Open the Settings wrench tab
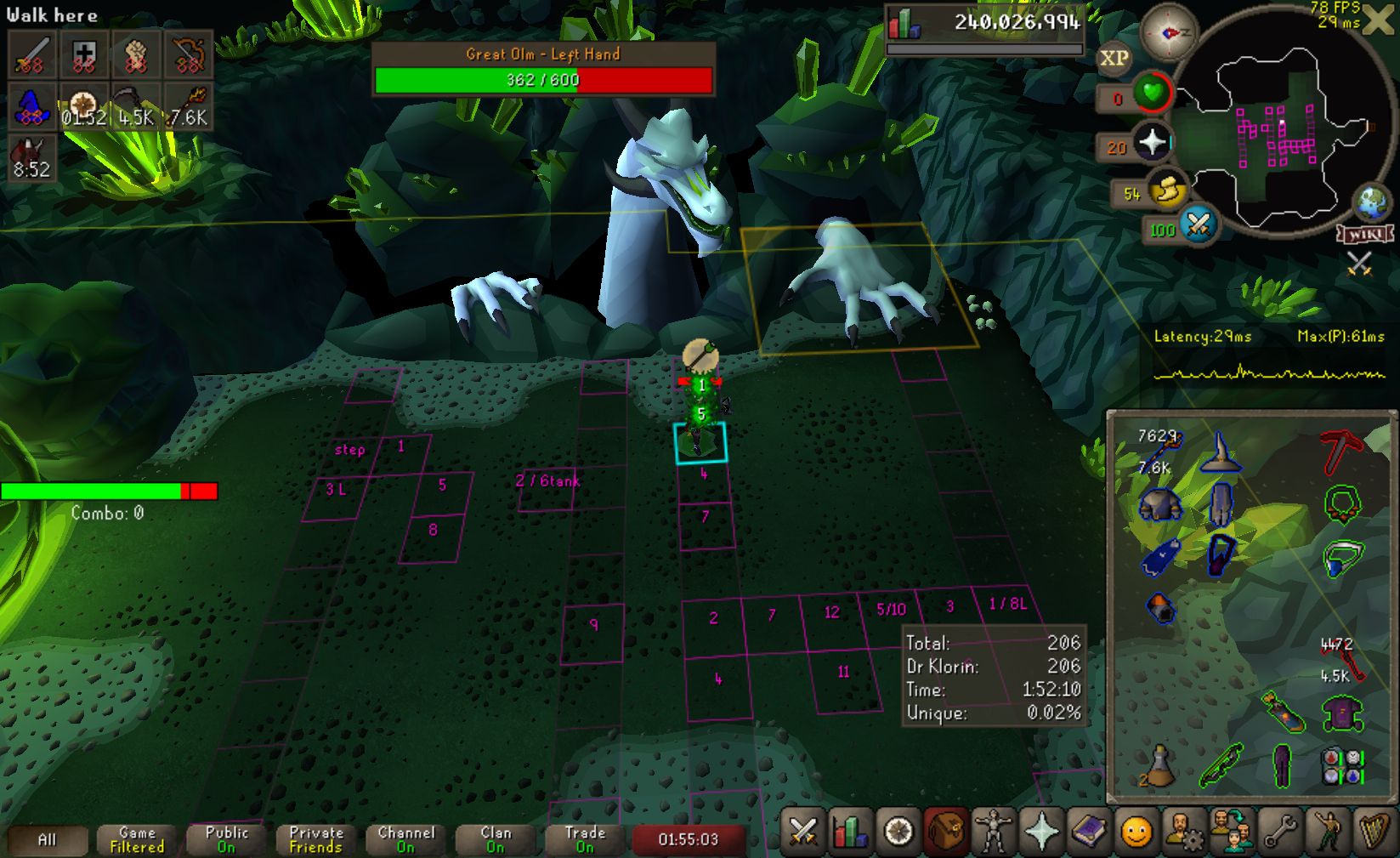Image resolution: width=1400 pixels, height=858 pixels. click(1279, 832)
